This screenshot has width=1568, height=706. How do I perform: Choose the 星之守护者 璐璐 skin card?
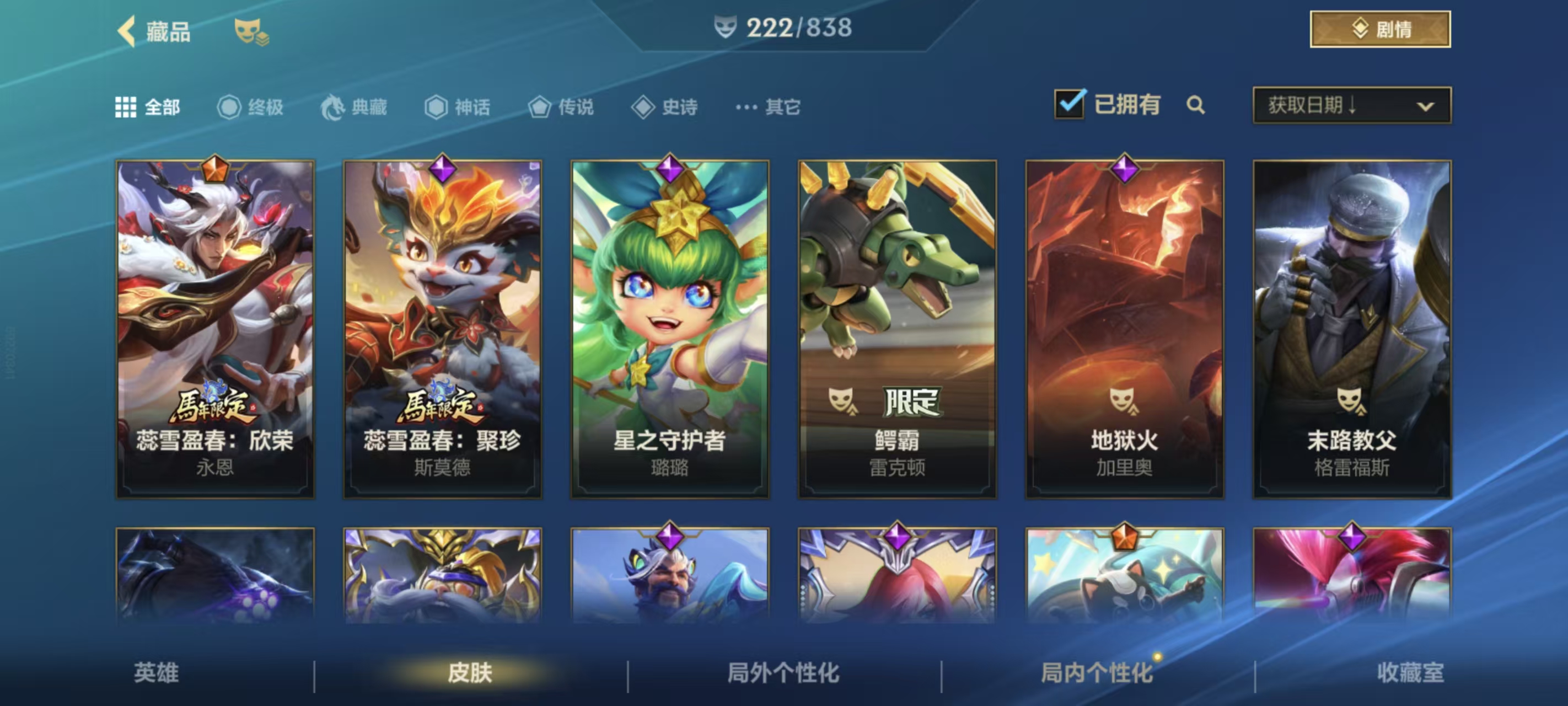[x=669, y=329]
